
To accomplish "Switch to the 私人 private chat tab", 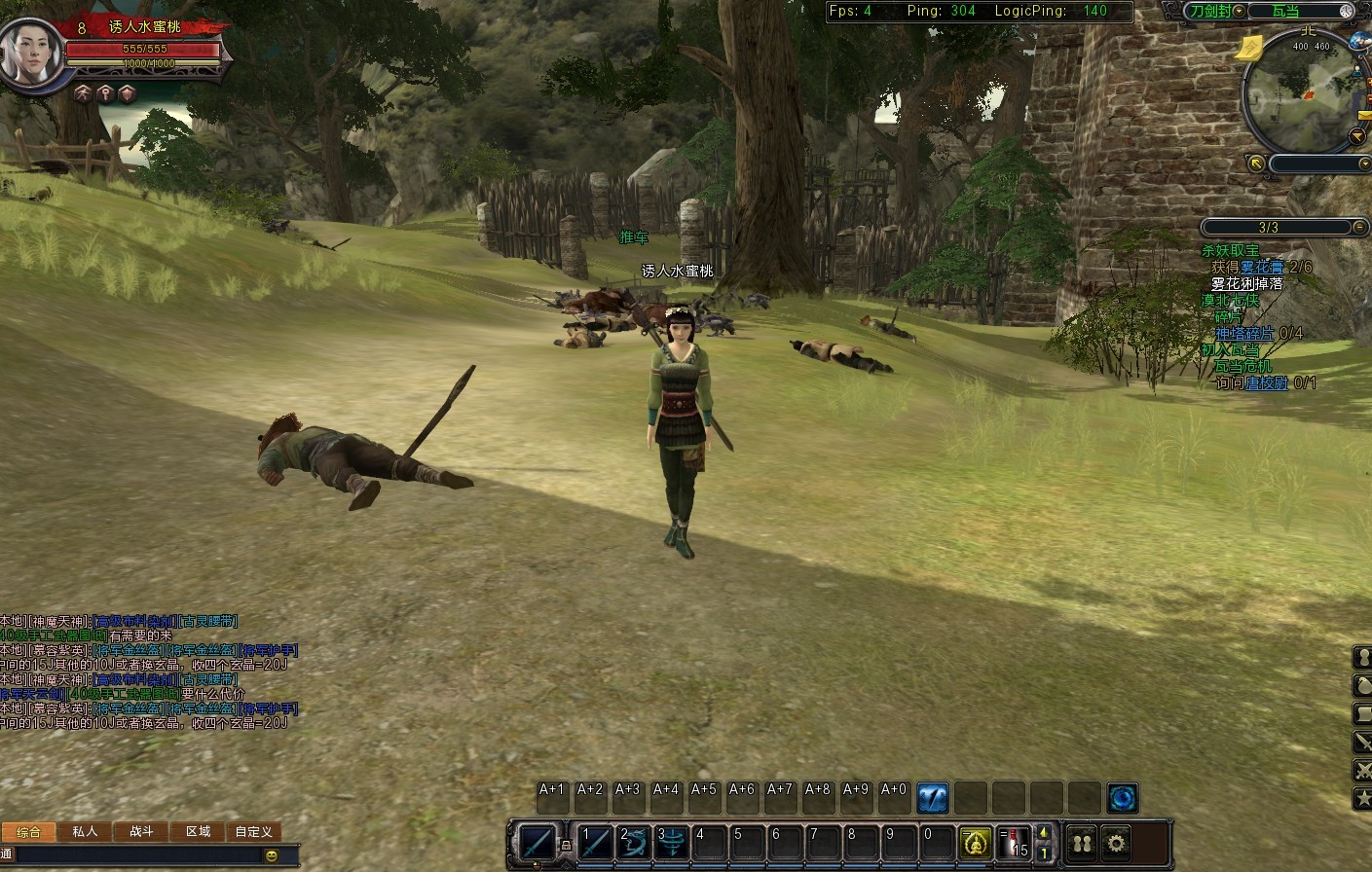I will 85,831.
